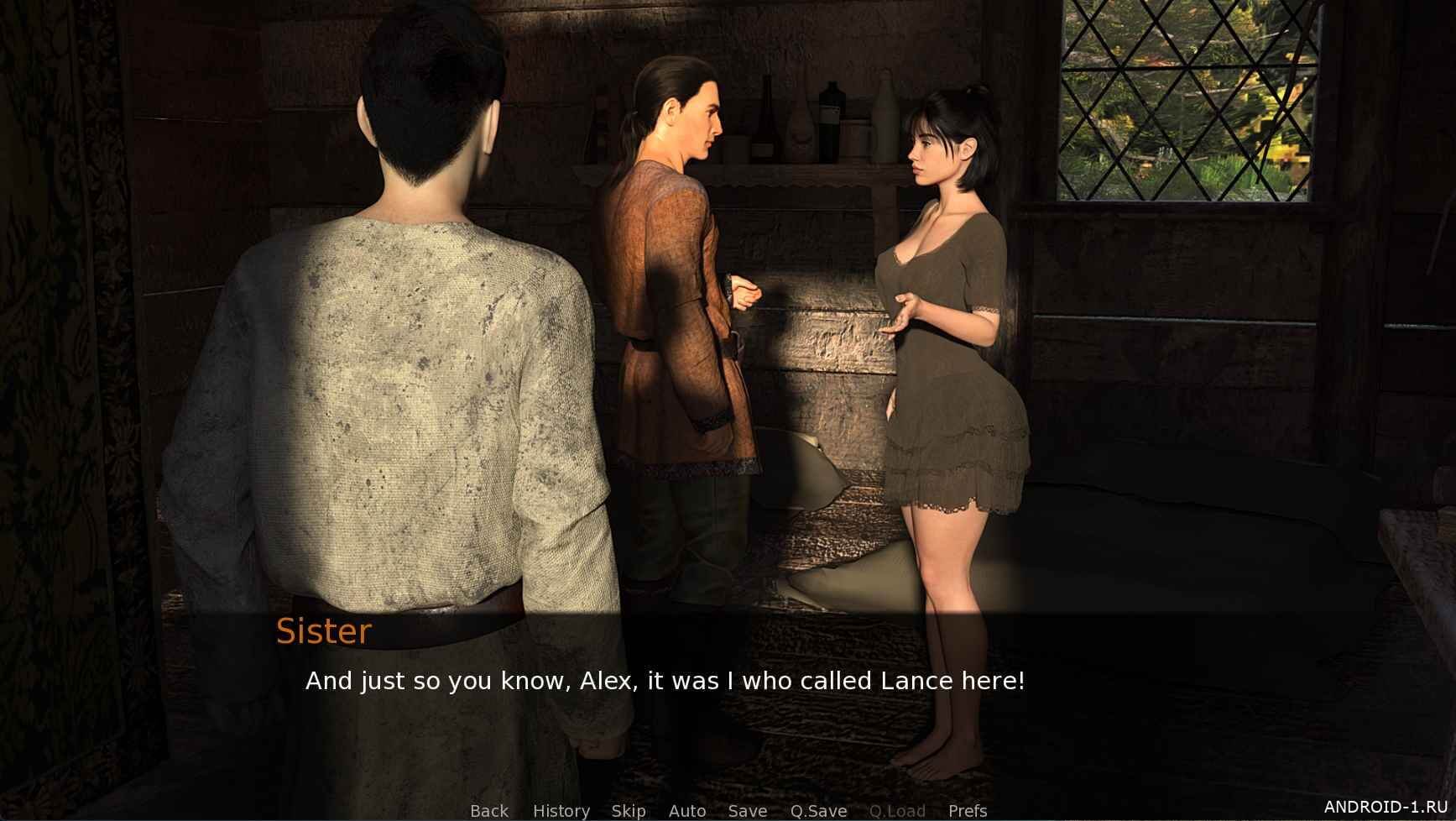Quick save with Q.Save
The image size is (1456, 821).
pyautogui.click(x=818, y=810)
